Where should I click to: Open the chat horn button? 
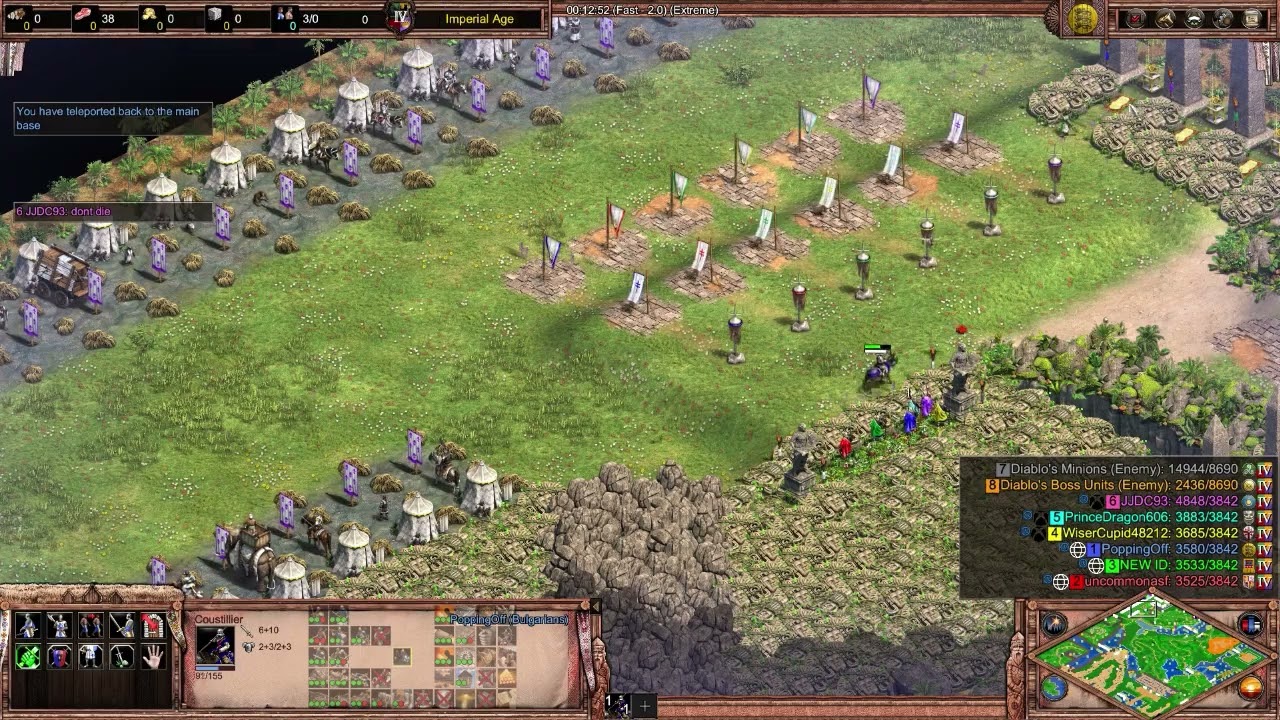point(1165,18)
